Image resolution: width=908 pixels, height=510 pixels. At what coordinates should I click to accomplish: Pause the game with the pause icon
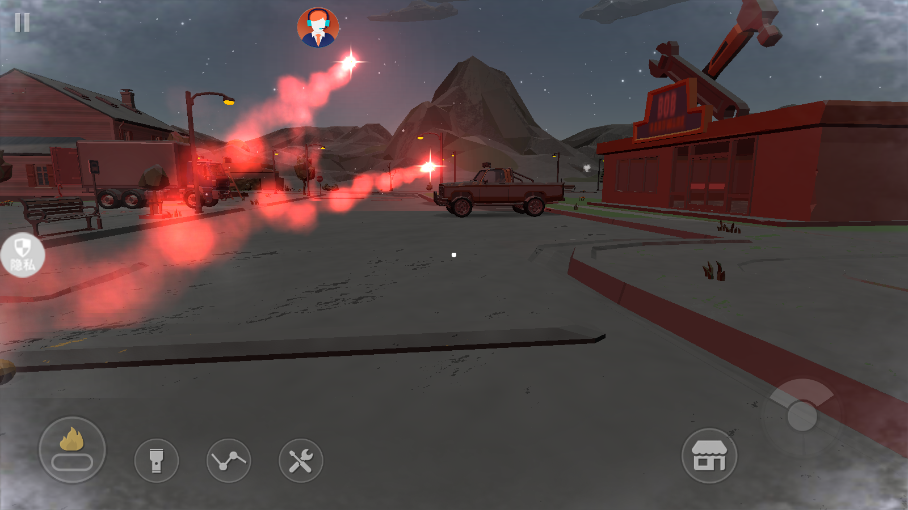(22, 22)
